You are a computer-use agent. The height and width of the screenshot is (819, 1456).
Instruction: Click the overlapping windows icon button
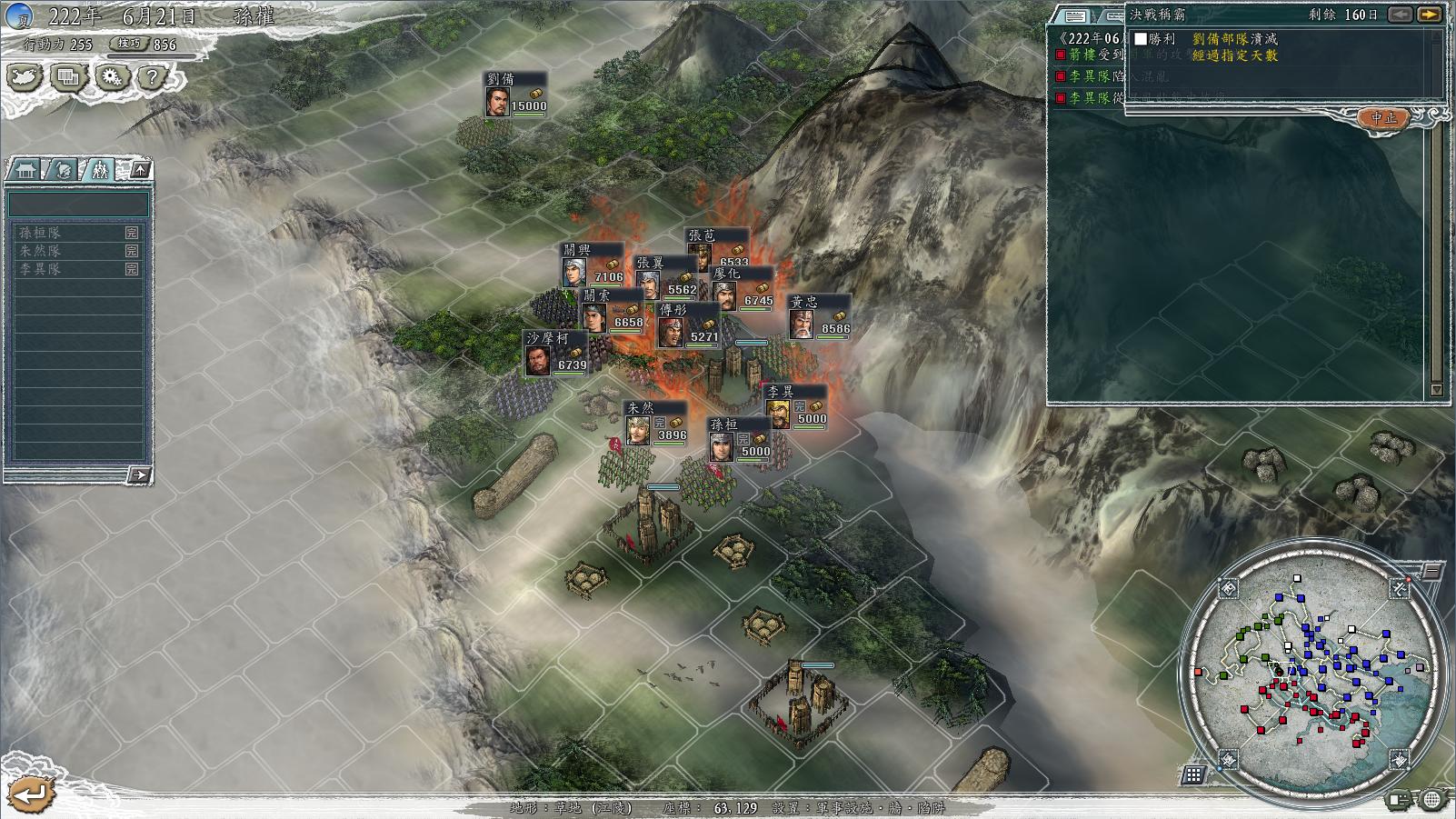[x=68, y=77]
